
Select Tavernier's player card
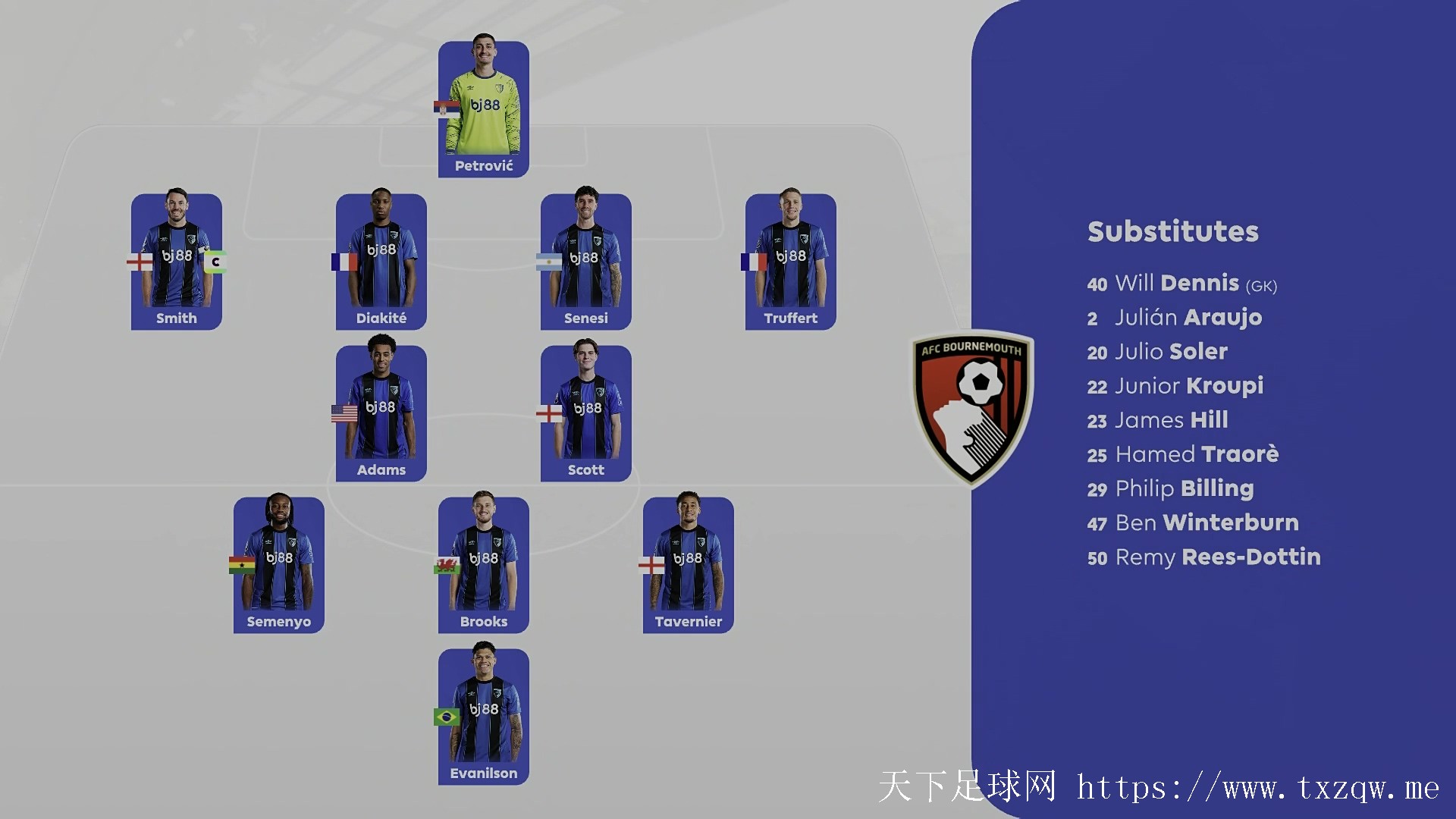[x=689, y=565]
